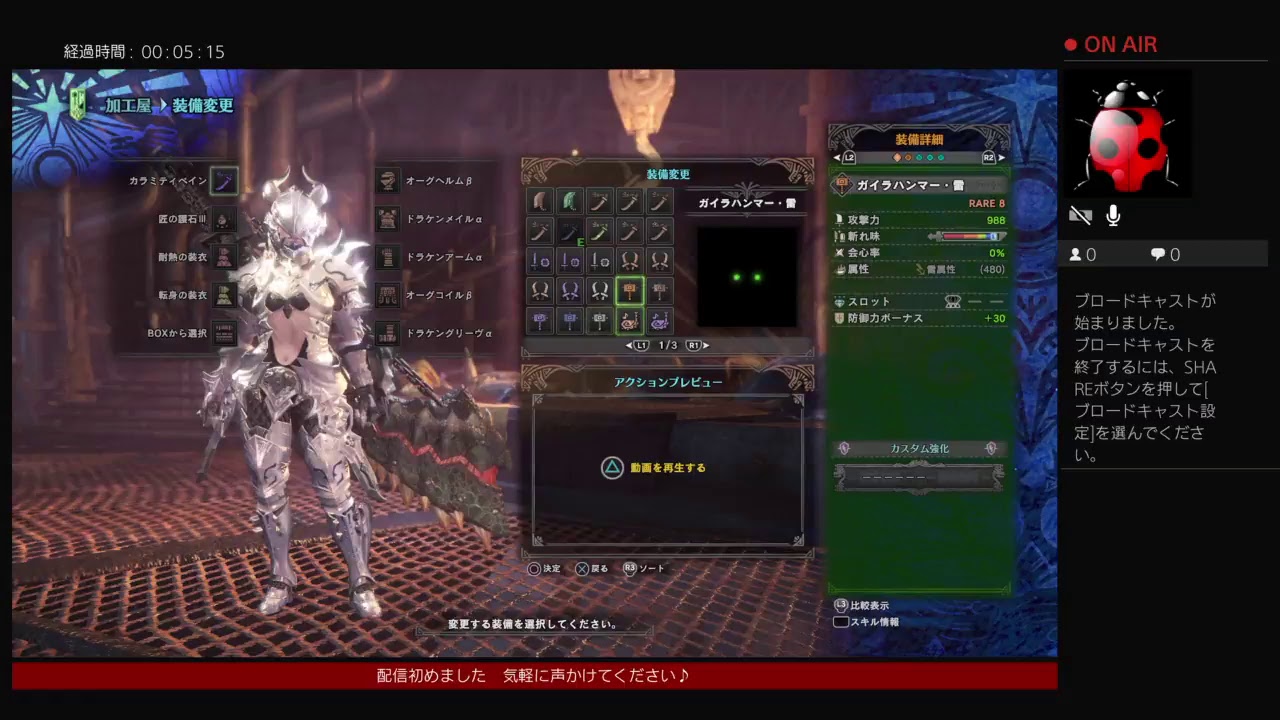The image size is (1280, 720).
Task: Choose a sword-and-shield icon in the grid
Action: click(x=541, y=260)
